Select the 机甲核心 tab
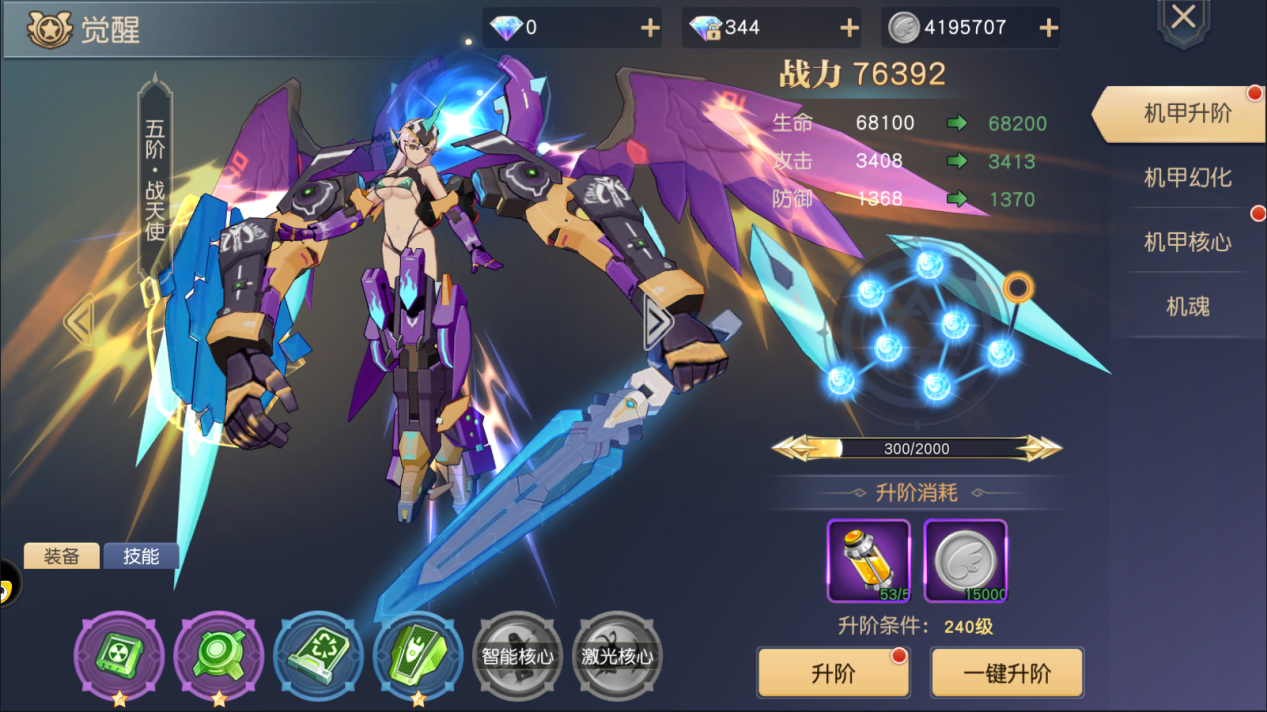The image size is (1267, 712). pos(1187,242)
